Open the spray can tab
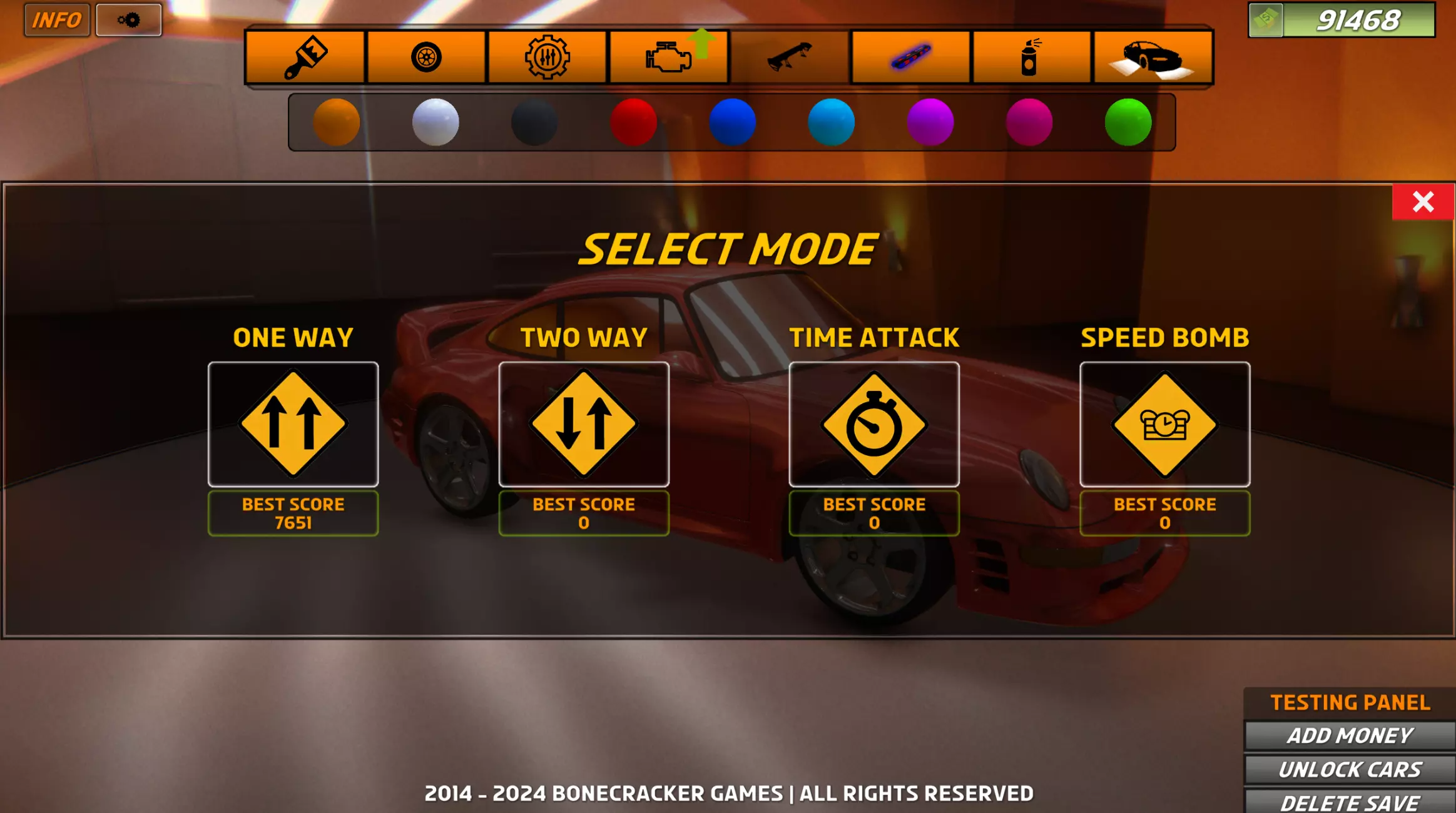1456x813 pixels. [1031, 57]
